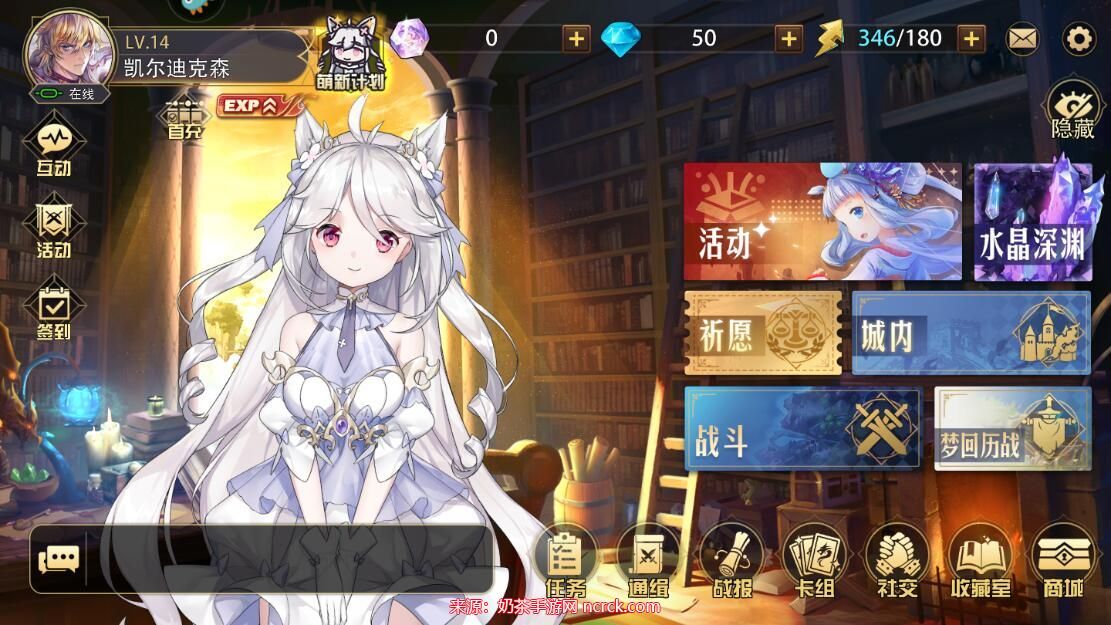Open the mail envelope icon

point(1022,39)
